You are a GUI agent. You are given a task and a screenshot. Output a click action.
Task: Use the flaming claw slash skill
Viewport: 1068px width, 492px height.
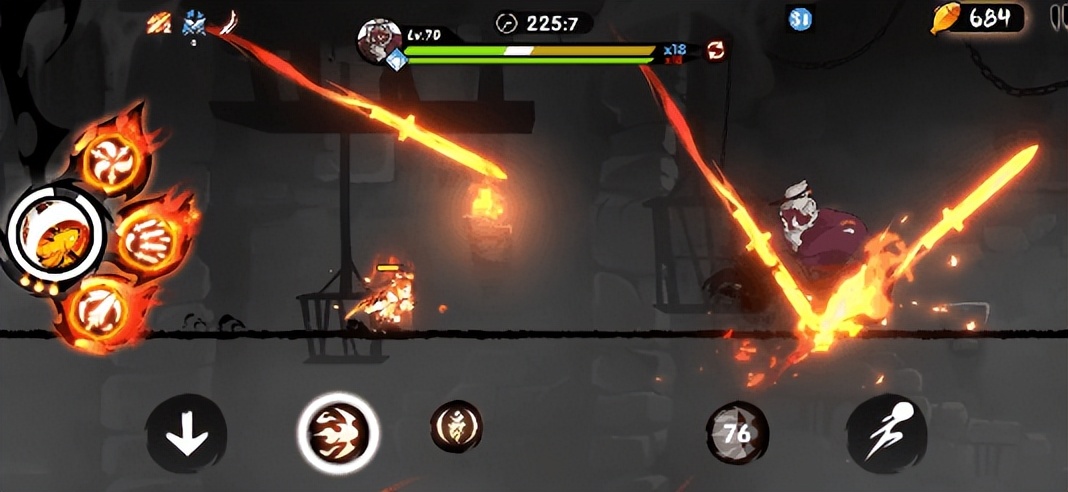click(149, 240)
